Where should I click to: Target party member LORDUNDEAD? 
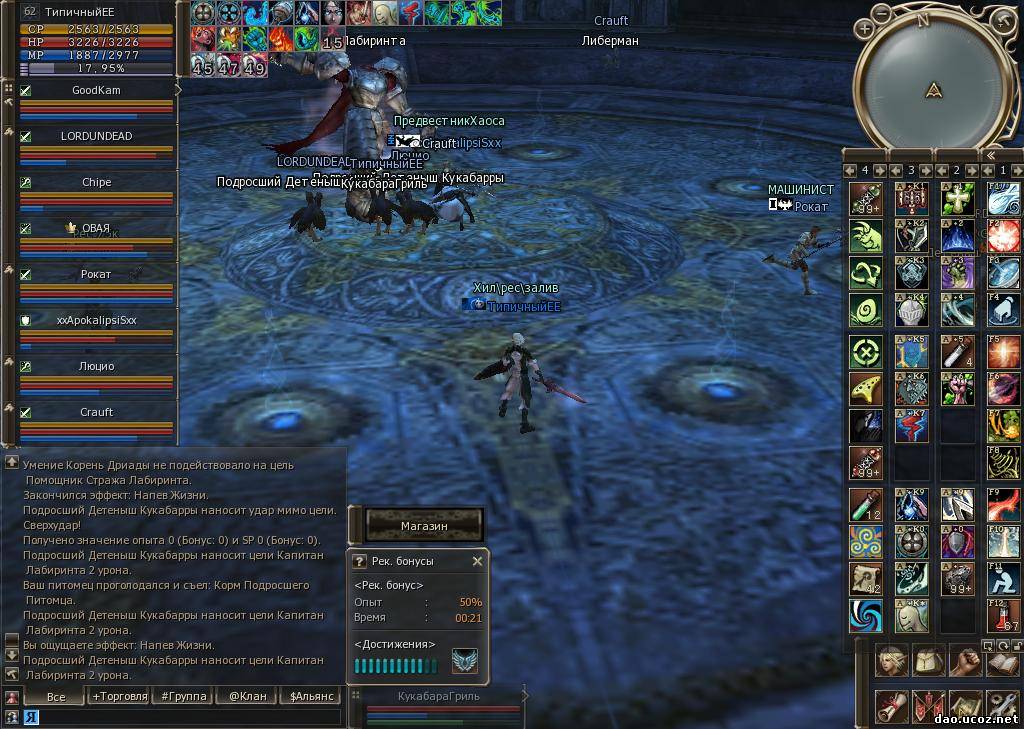(96, 136)
